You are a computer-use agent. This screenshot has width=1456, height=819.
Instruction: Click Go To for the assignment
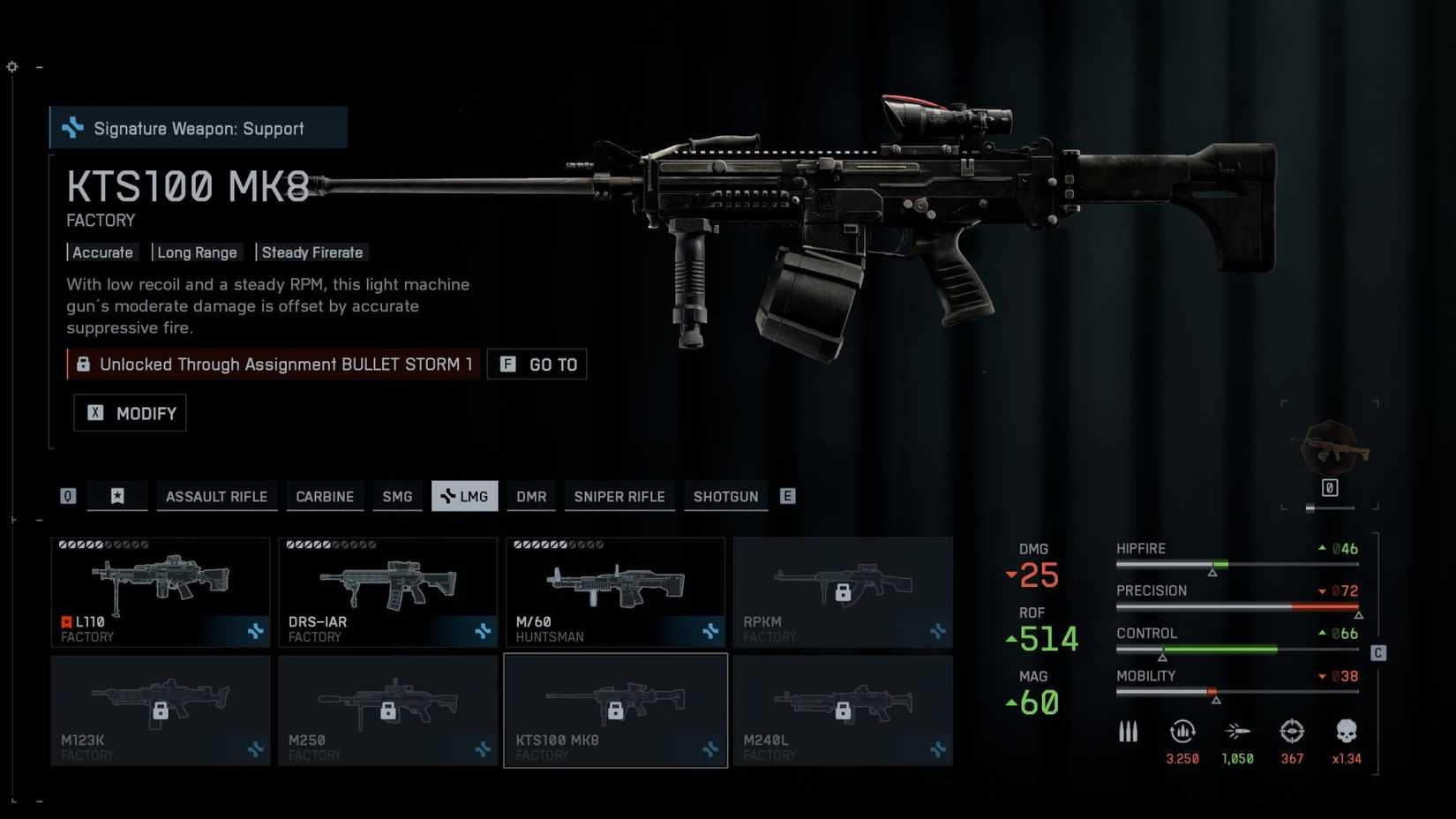pos(537,364)
